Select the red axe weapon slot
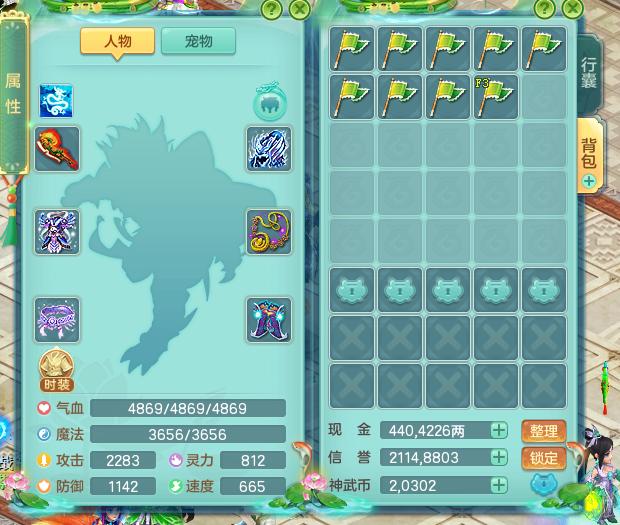Viewport: 620px width, 525px height. pyautogui.click(x=56, y=148)
